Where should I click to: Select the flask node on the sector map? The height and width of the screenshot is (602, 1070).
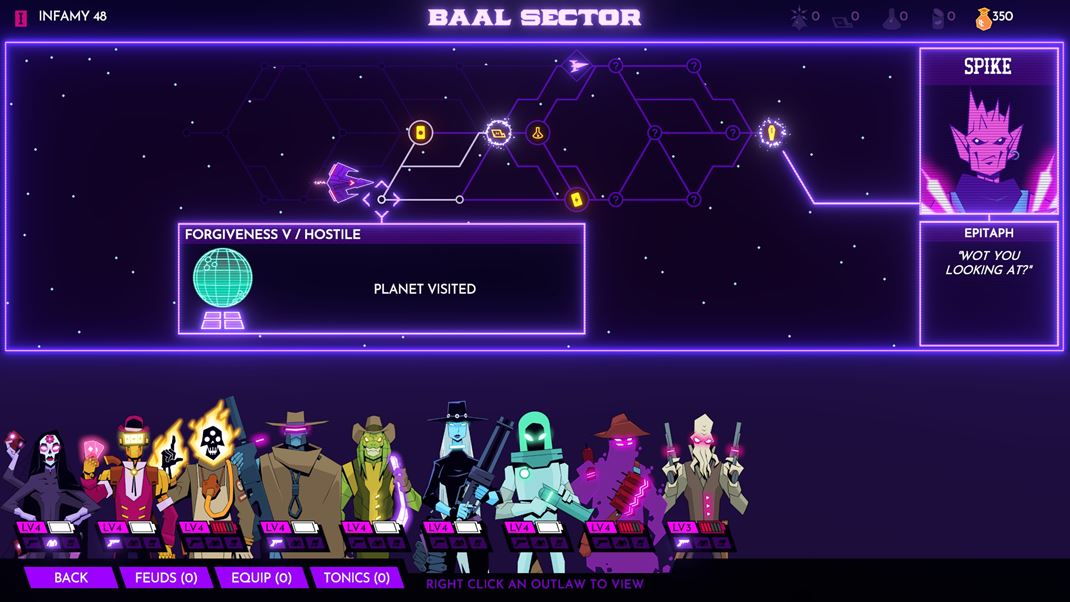click(538, 132)
